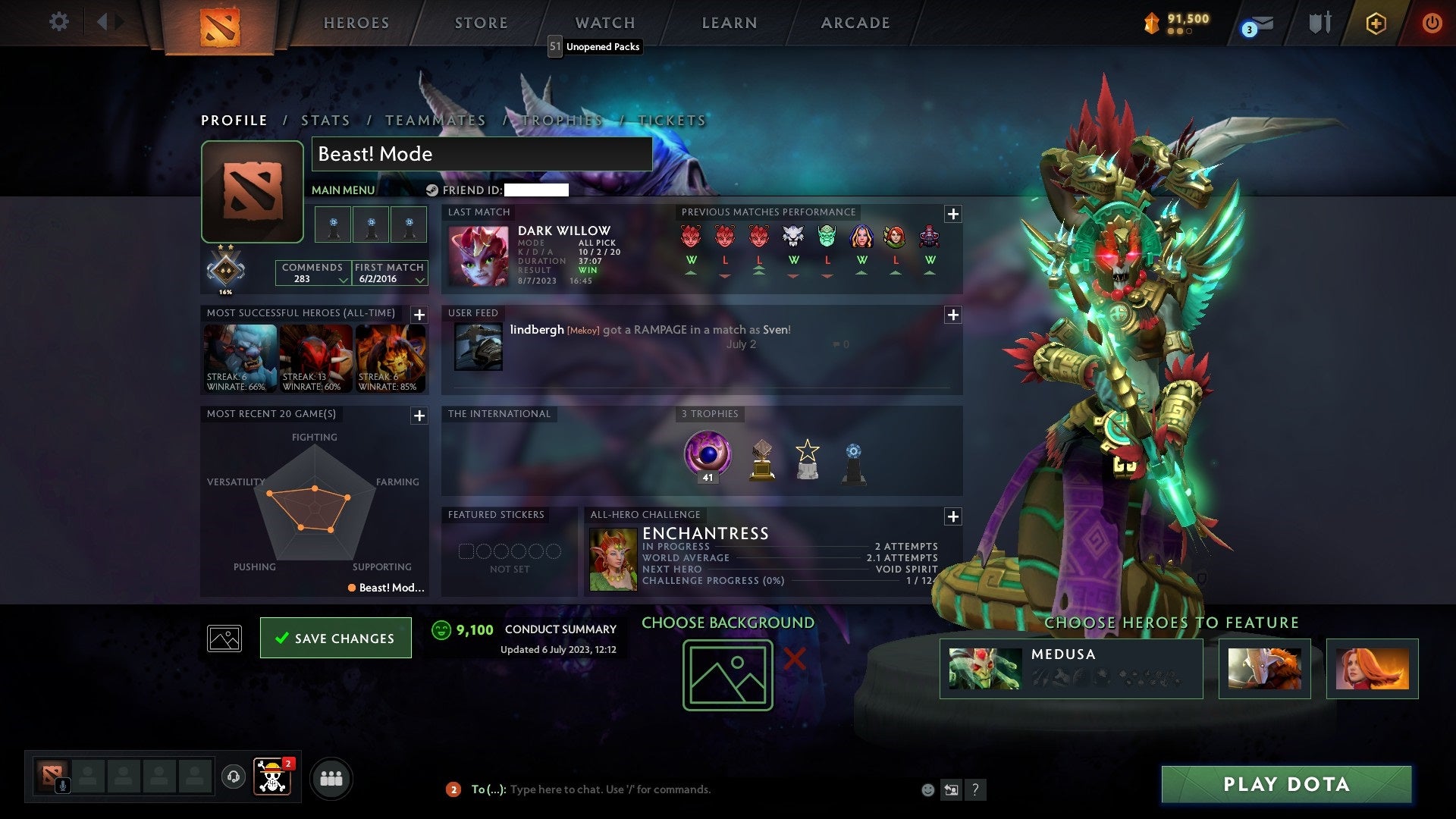Image resolution: width=1456 pixels, height=819 pixels.
Task: Toggle voice chat with the headphones icon
Action: point(233,777)
